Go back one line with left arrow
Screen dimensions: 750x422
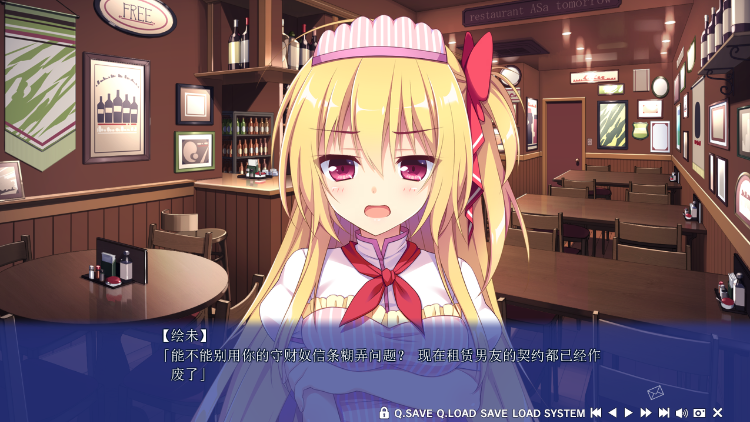point(613,413)
